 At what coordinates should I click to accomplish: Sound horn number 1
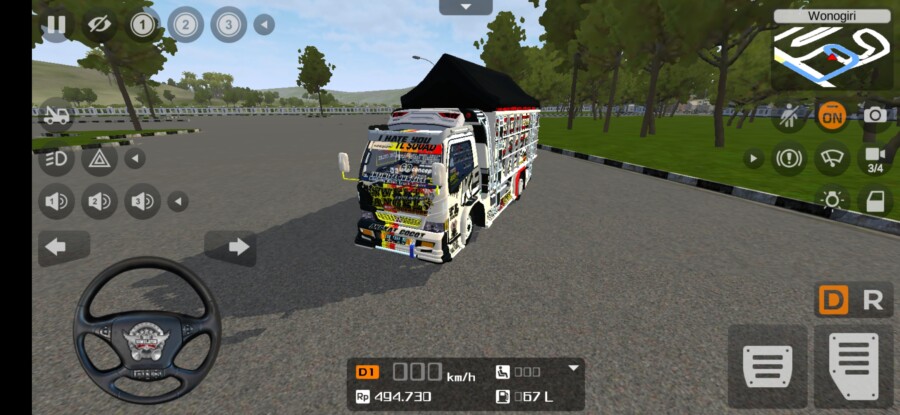coord(56,202)
